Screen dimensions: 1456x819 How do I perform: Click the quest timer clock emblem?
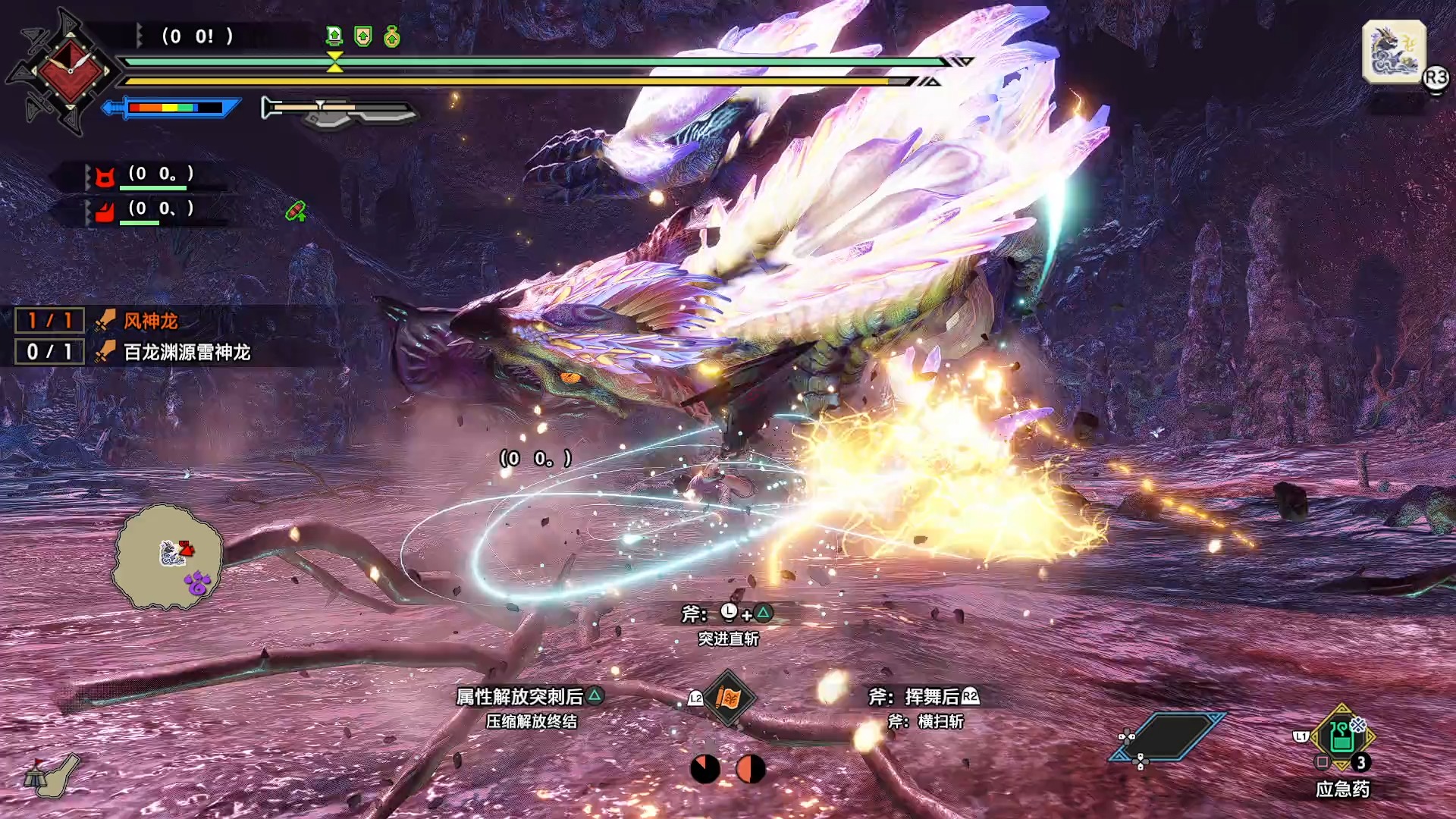70,71
